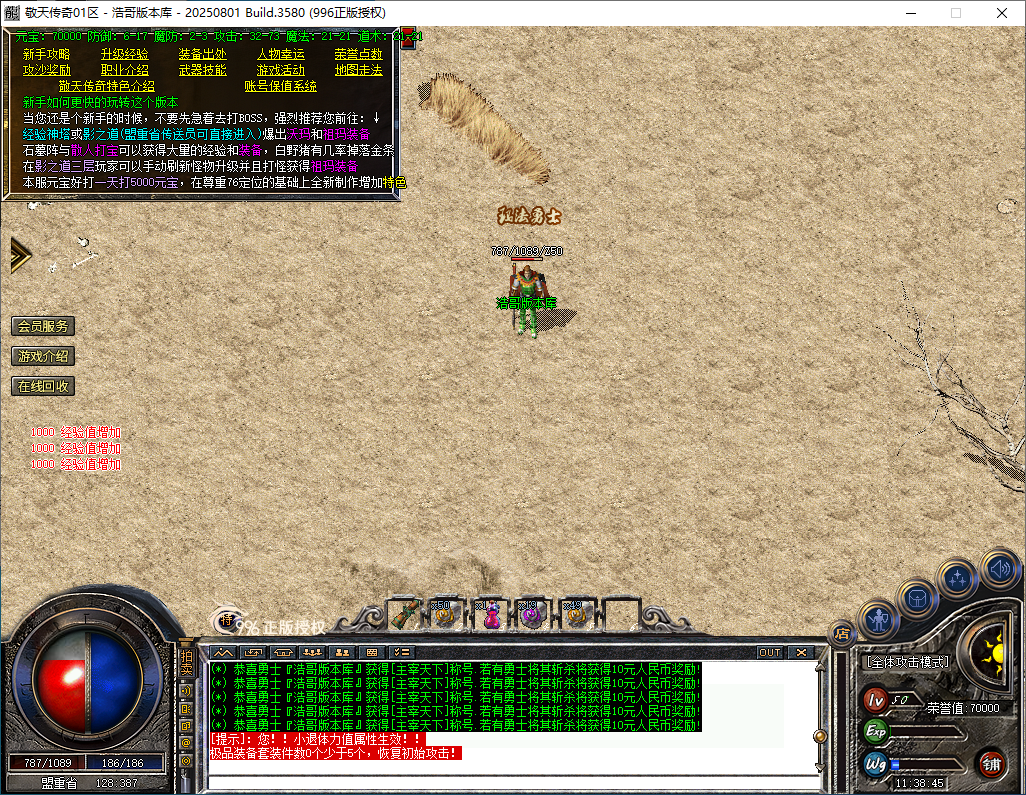Open the bag inventory round icon
The height and width of the screenshot is (795, 1026).
916,598
